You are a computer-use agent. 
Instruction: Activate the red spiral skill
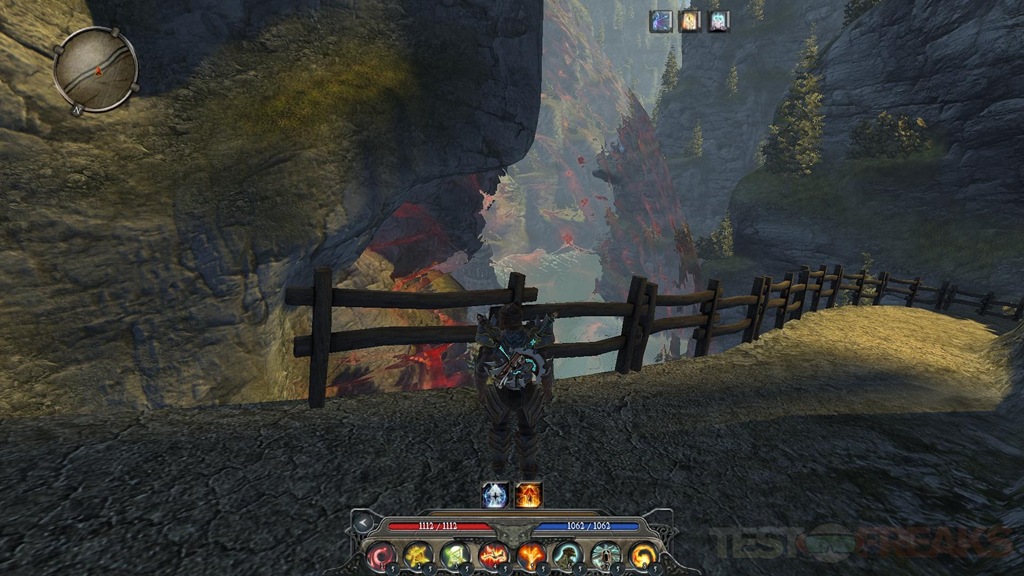381,555
